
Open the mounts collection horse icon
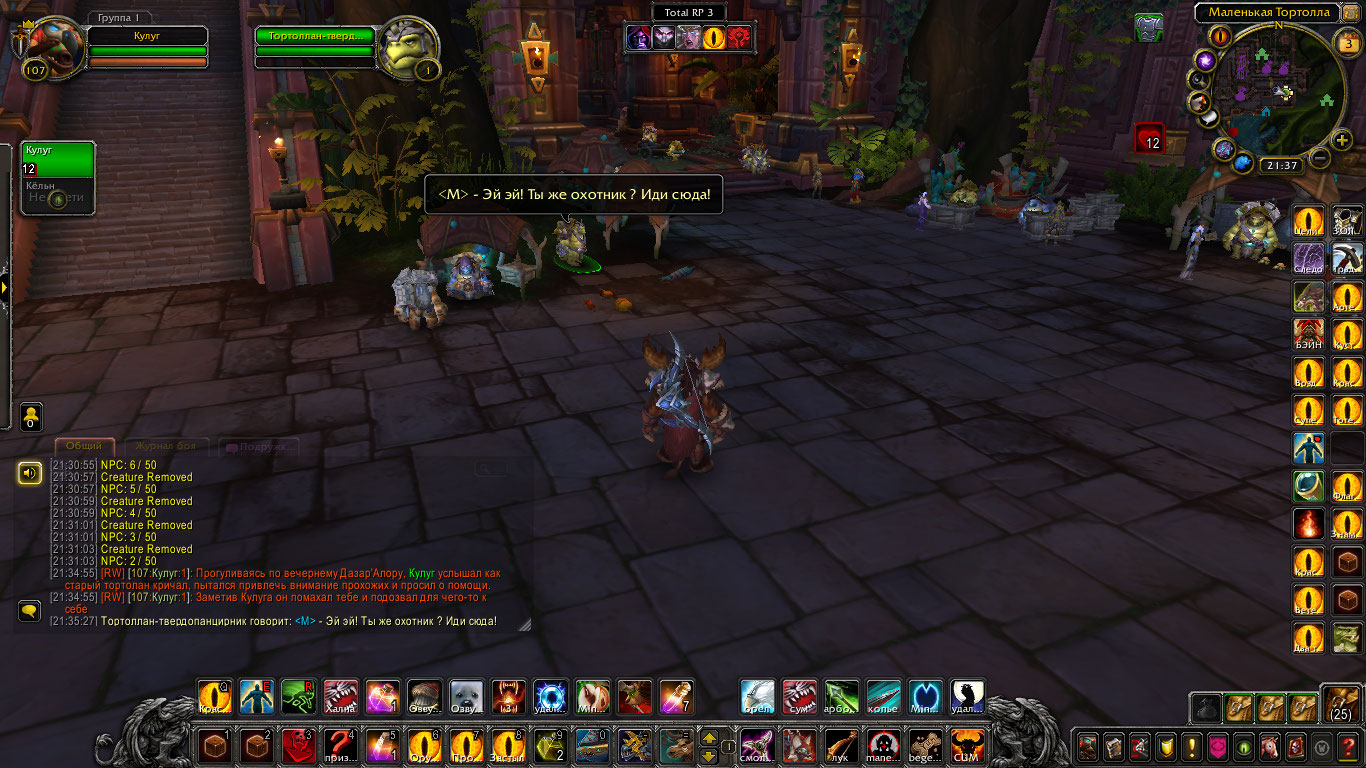click(1270, 746)
